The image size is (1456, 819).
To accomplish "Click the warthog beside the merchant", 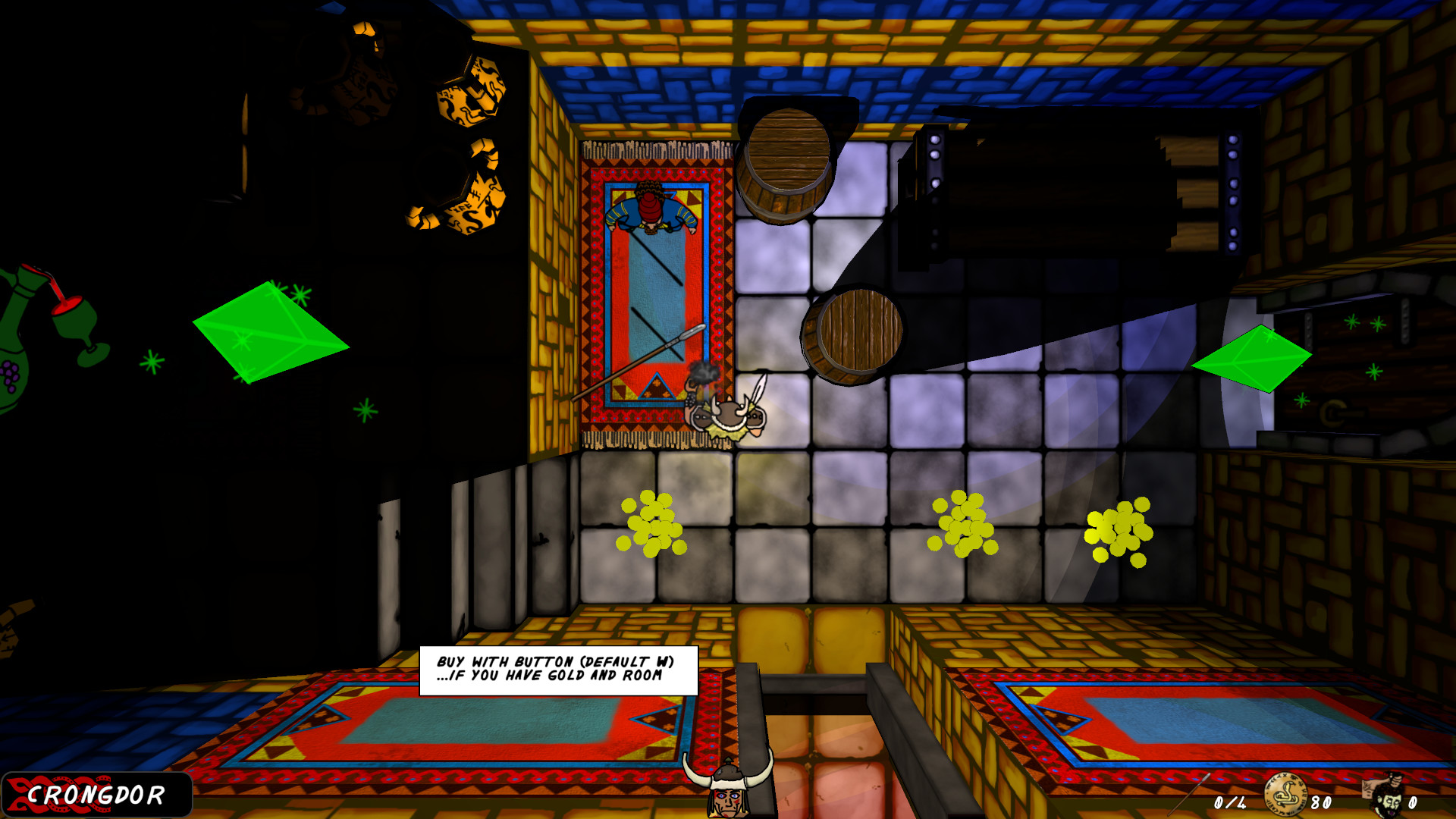I will (730, 413).
